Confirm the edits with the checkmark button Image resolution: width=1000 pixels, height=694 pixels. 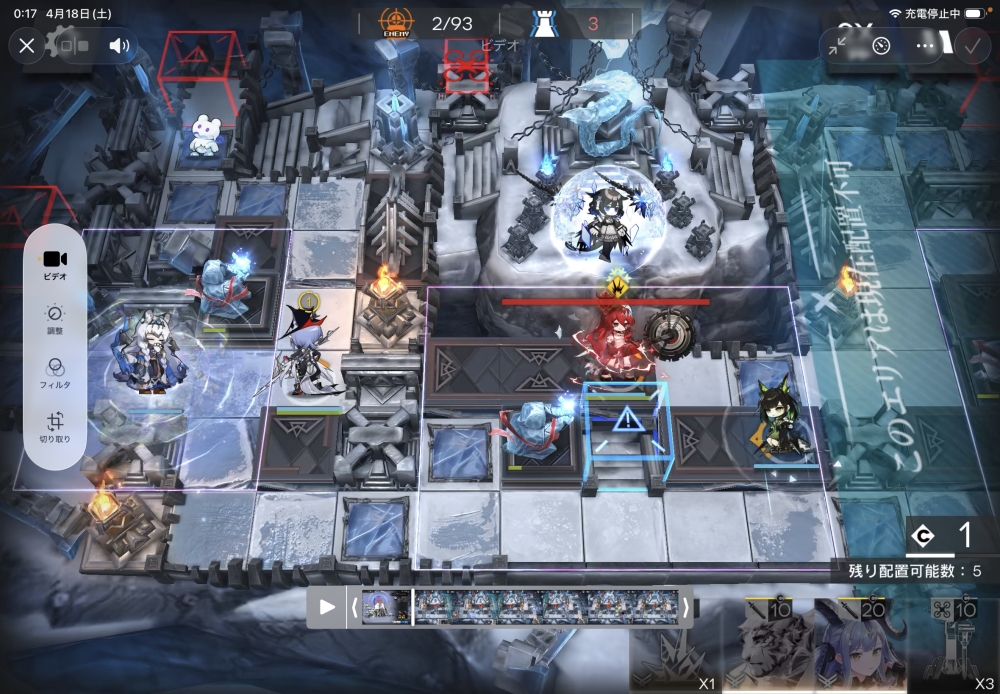[x=971, y=46]
